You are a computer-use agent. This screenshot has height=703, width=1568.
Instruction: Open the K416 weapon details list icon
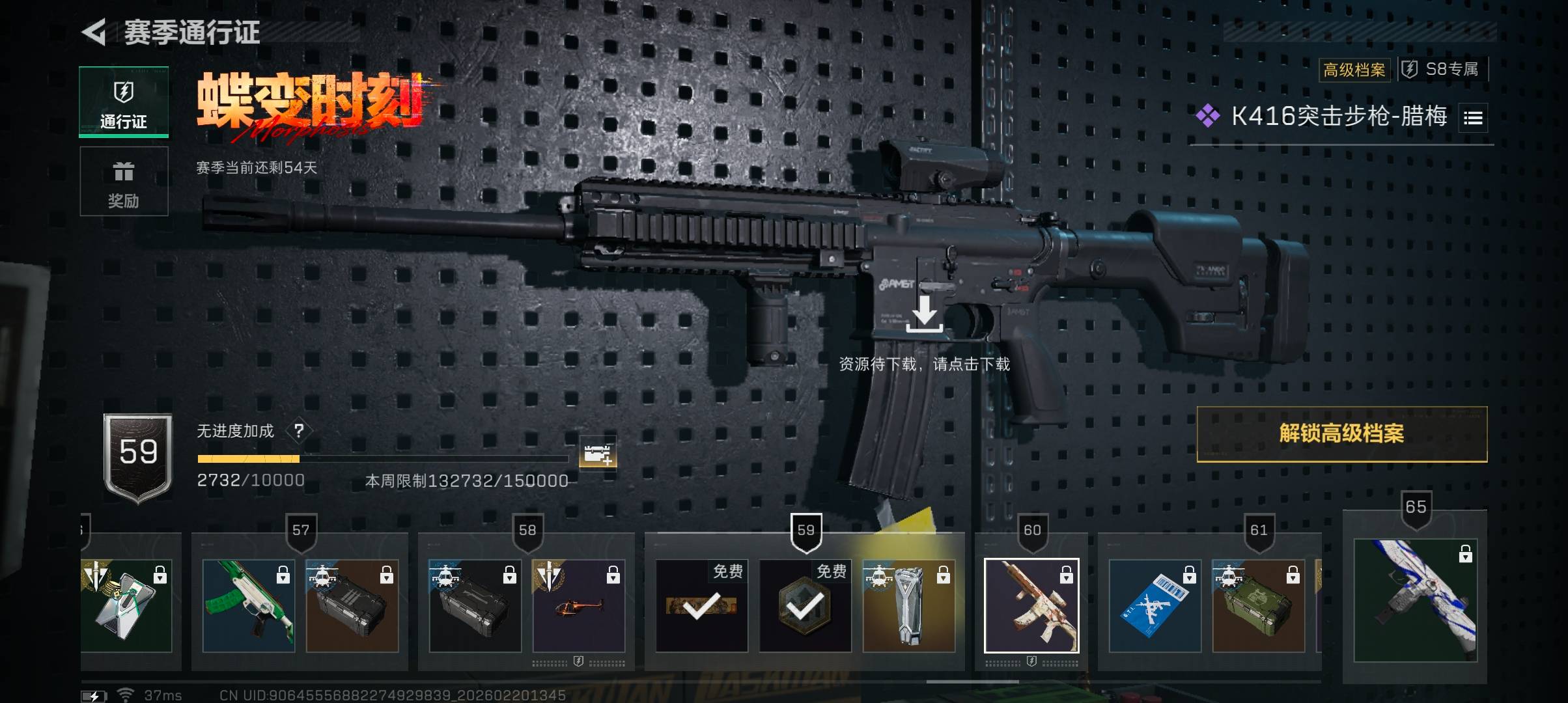click(1473, 118)
